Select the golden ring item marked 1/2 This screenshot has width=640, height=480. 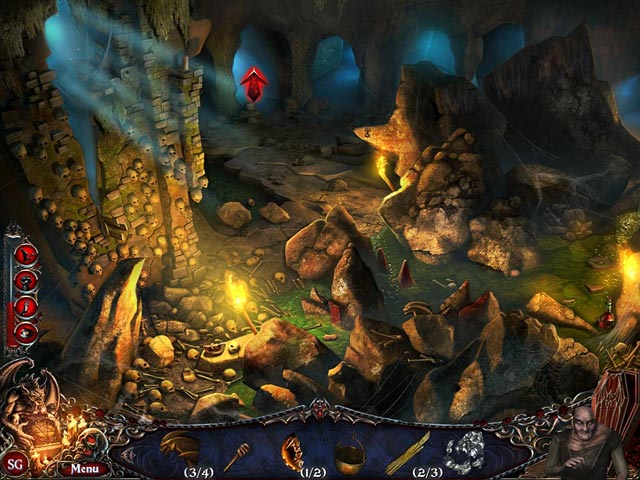point(293,452)
